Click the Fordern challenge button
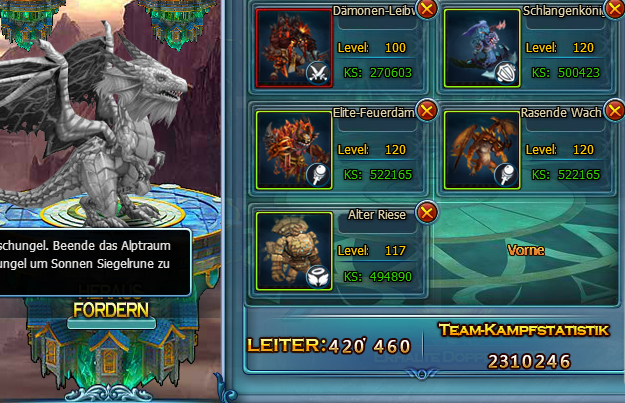 [110, 310]
